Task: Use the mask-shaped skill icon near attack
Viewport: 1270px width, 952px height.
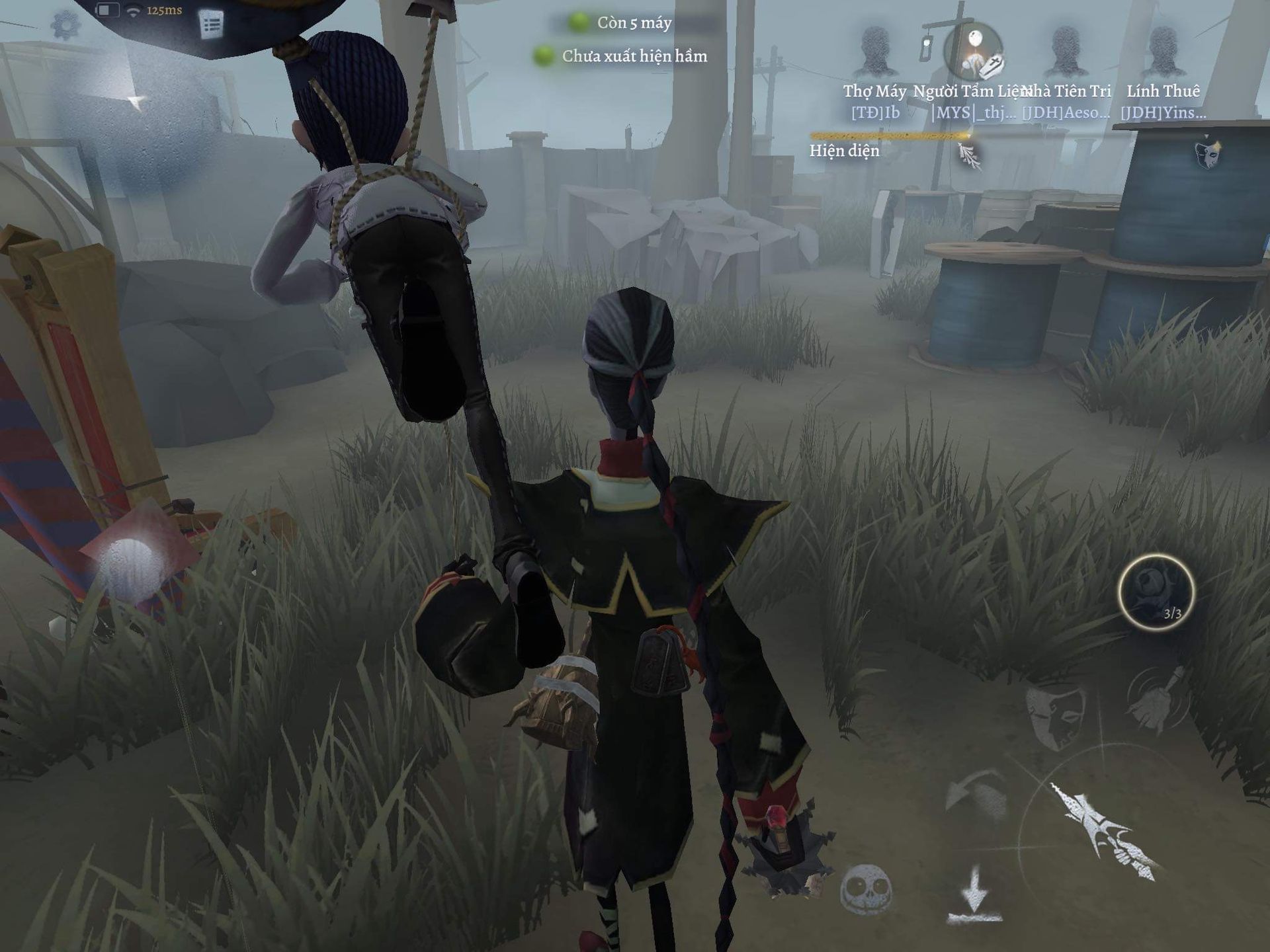Action: pos(1055,715)
